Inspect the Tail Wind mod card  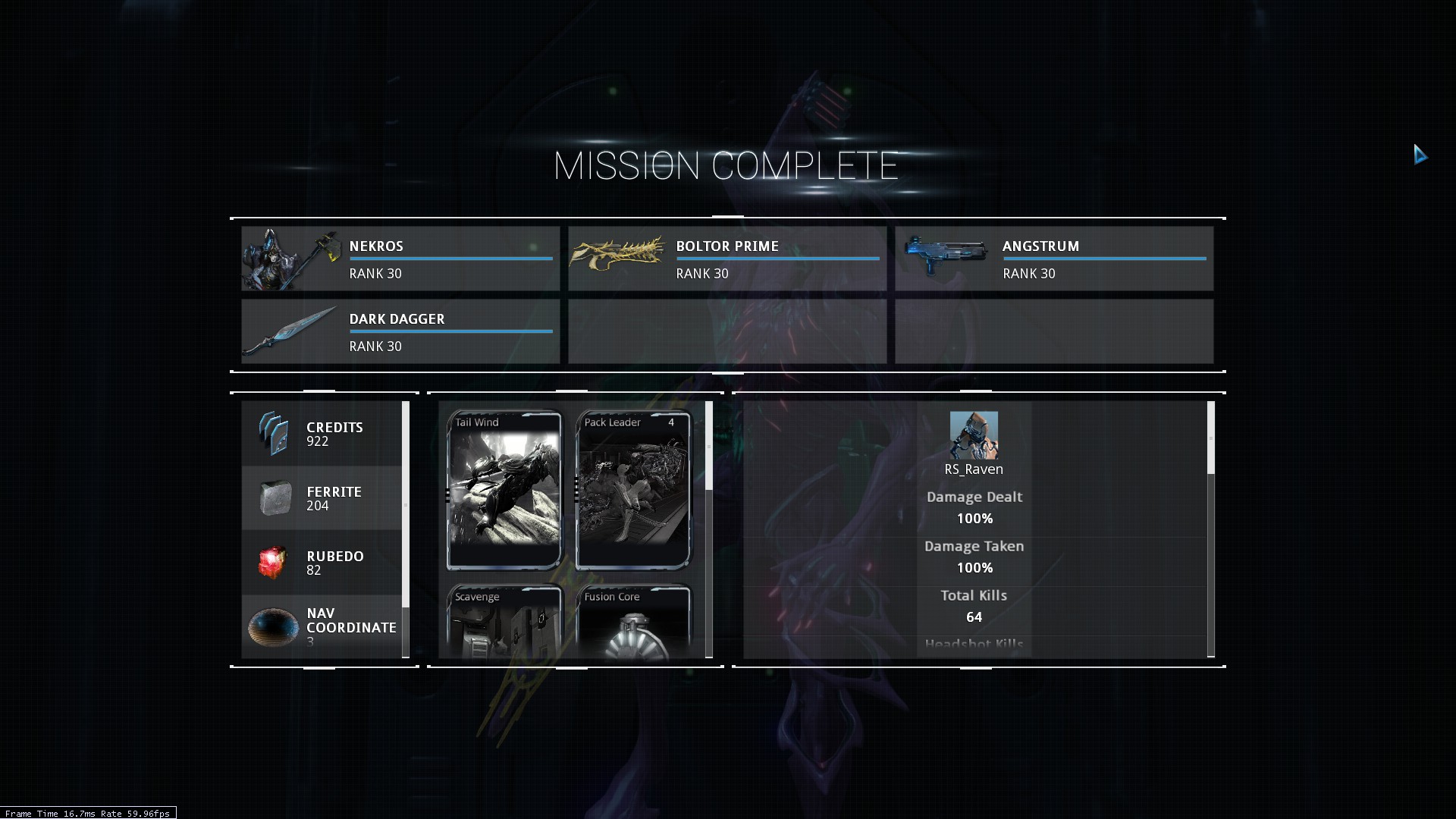pos(504,490)
